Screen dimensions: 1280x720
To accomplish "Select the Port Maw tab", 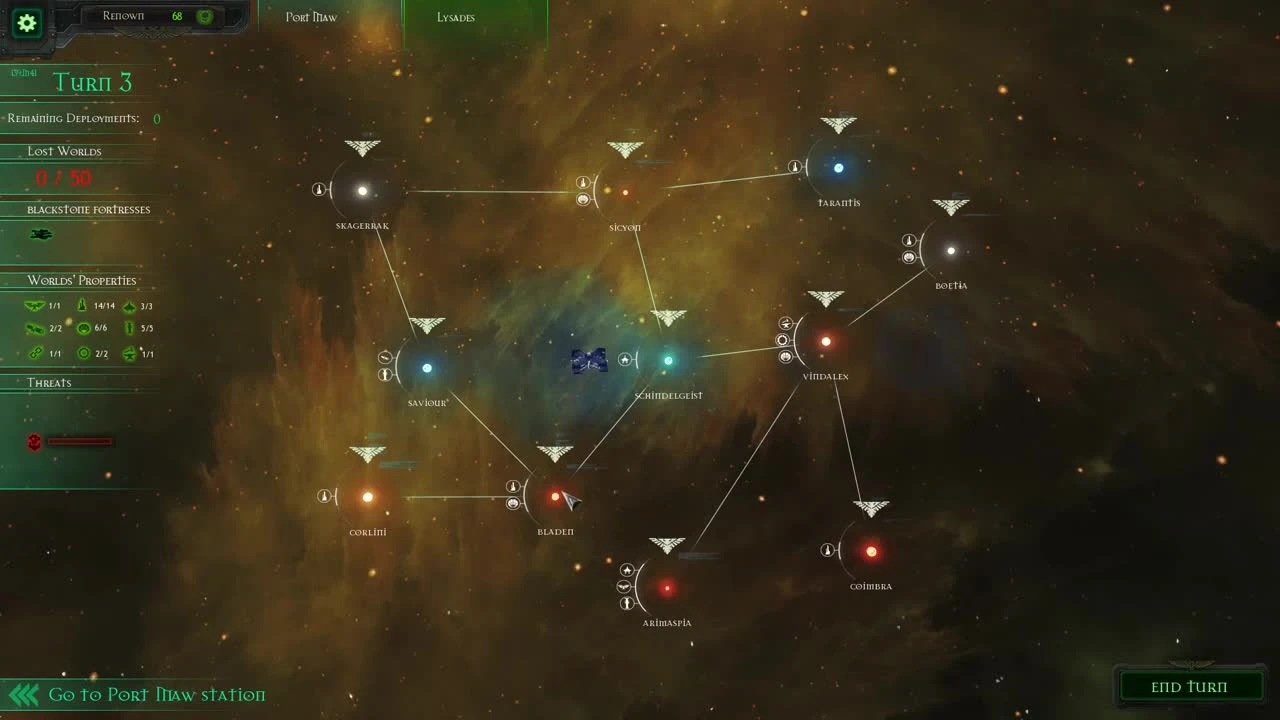I will [x=311, y=17].
